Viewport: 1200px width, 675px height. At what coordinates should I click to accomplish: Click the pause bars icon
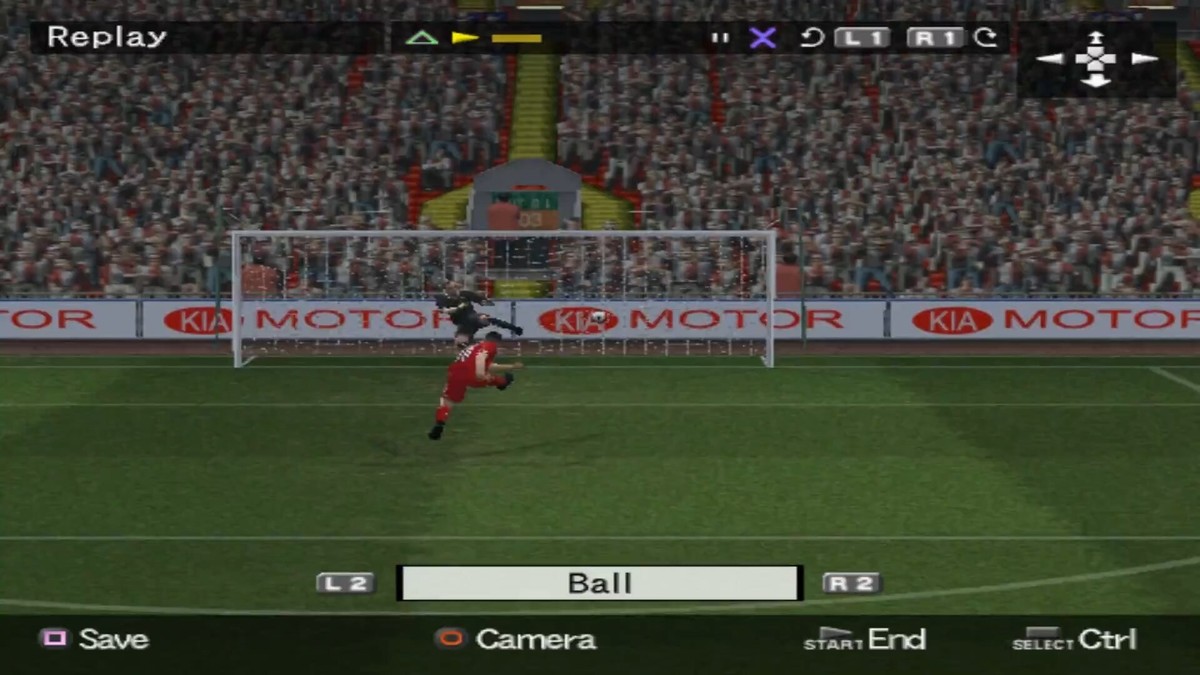coord(720,38)
